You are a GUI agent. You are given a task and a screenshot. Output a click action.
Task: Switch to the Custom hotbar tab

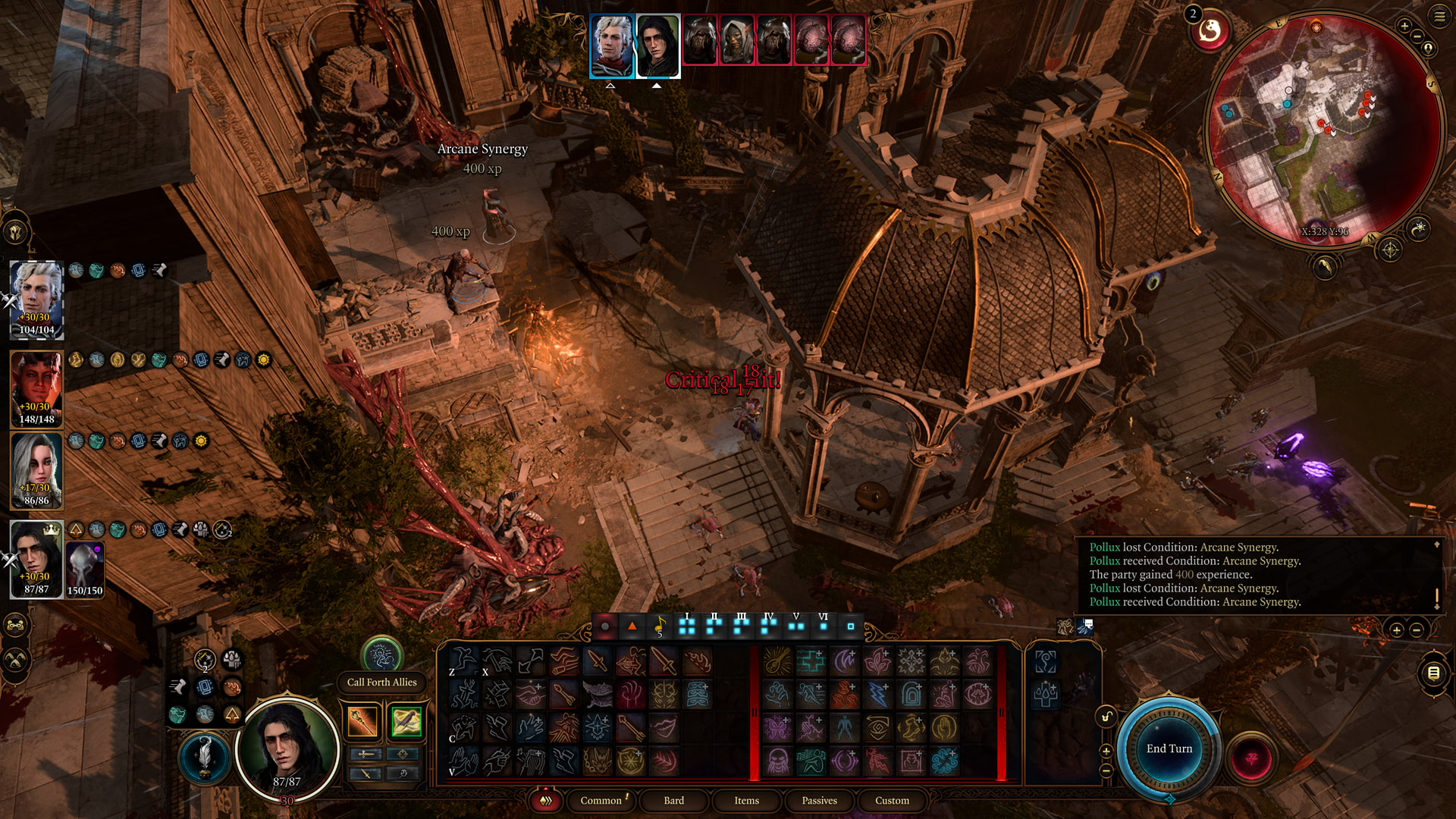point(892,800)
